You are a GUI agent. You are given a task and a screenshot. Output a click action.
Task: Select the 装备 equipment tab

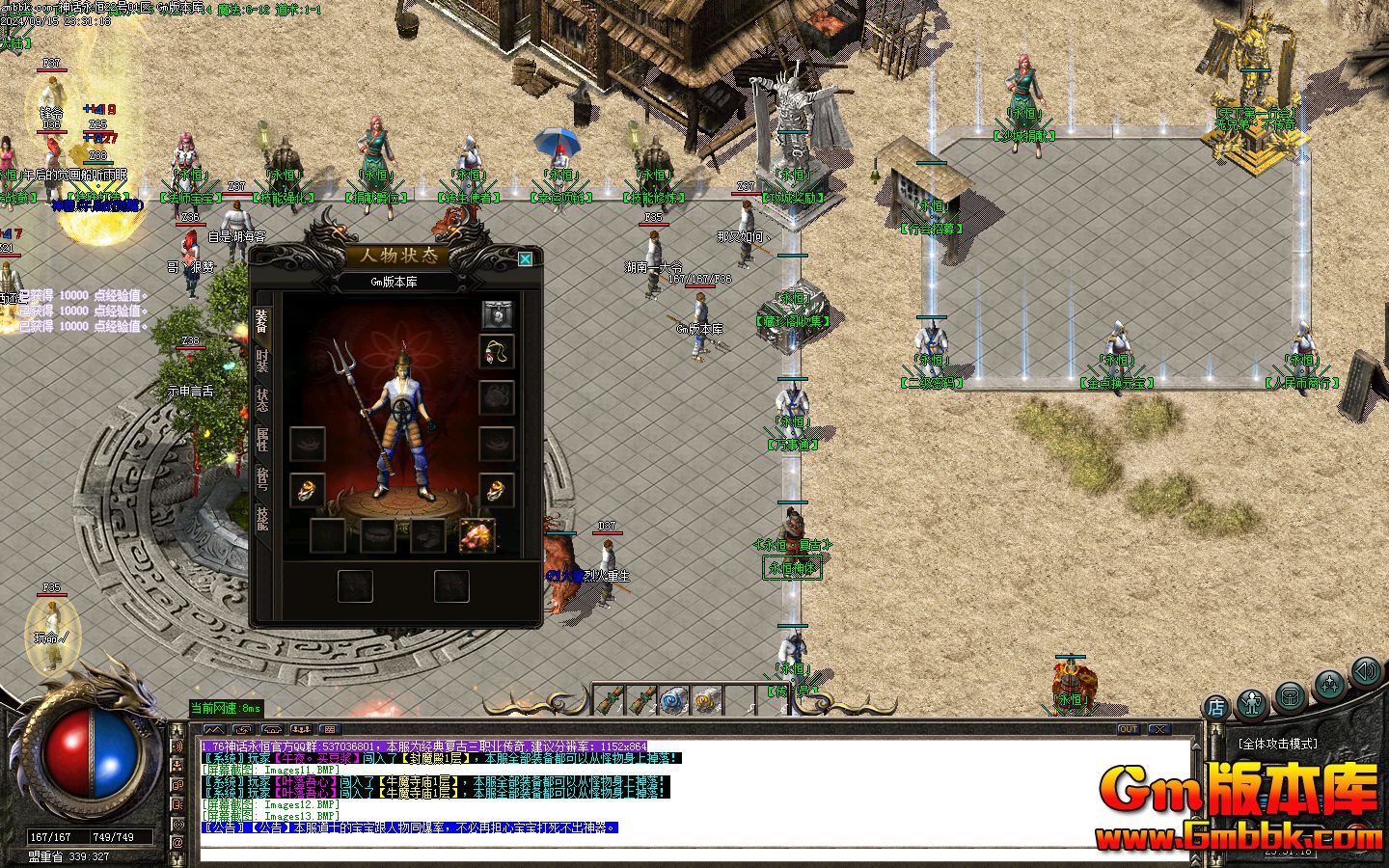pos(261,320)
